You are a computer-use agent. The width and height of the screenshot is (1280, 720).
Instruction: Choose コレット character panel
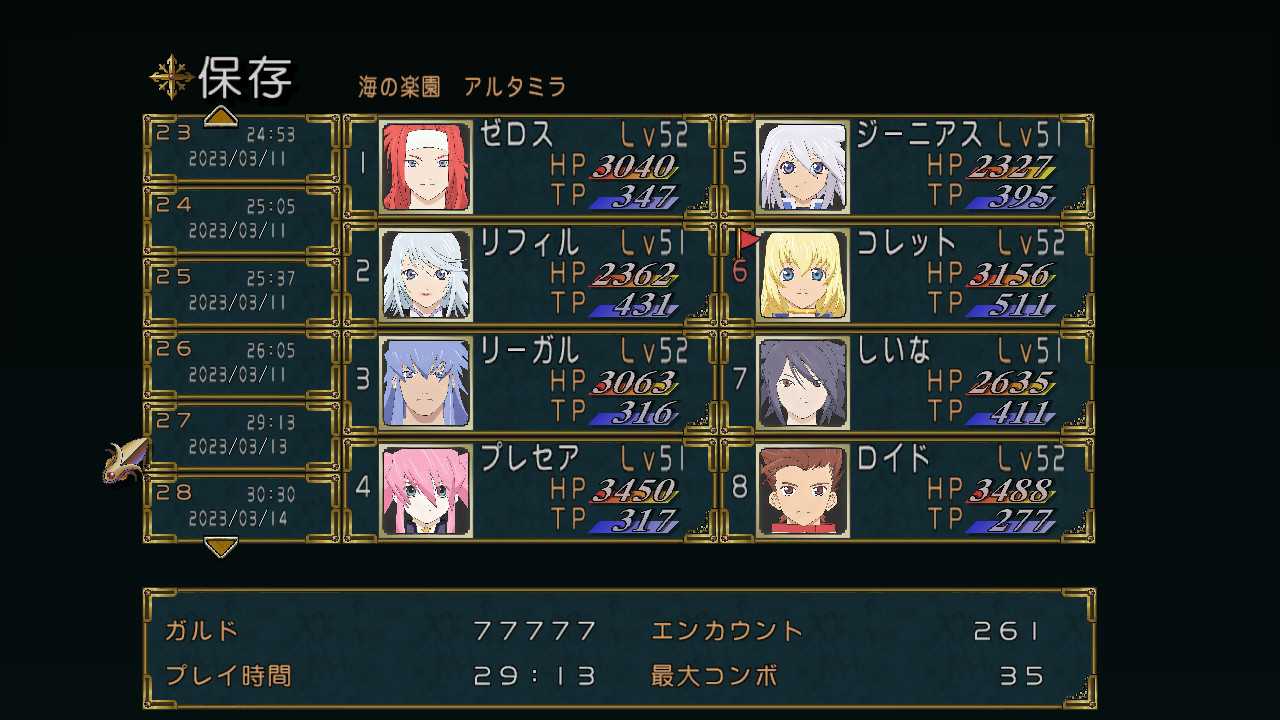pos(907,274)
